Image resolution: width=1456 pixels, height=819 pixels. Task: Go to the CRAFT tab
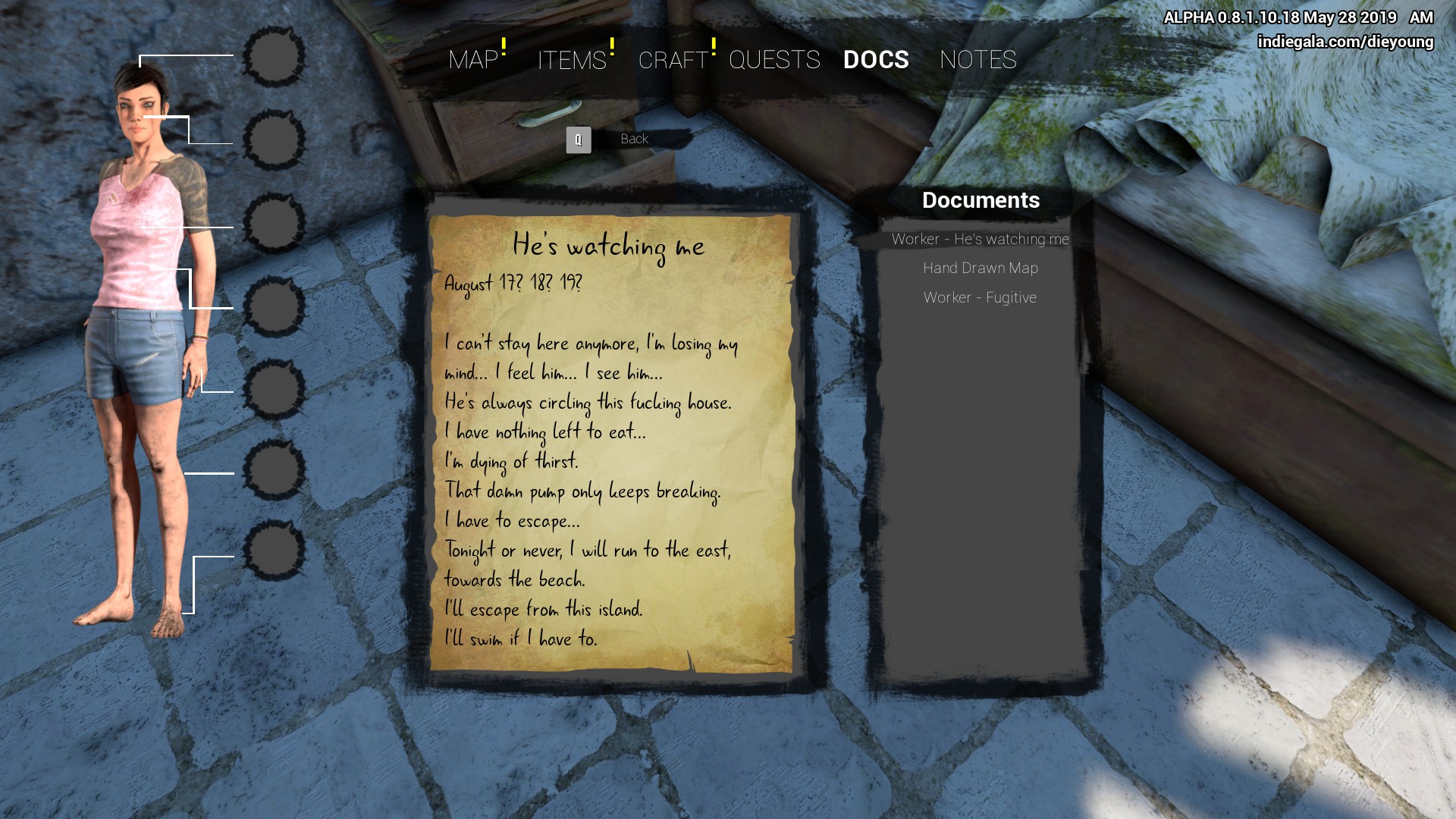(x=673, y=60)
